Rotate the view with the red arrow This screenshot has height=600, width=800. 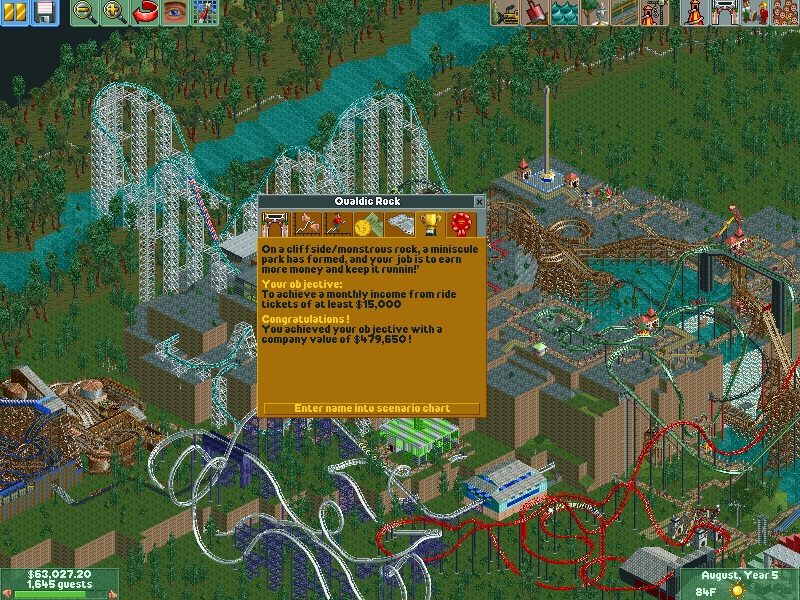pos(145,13)
